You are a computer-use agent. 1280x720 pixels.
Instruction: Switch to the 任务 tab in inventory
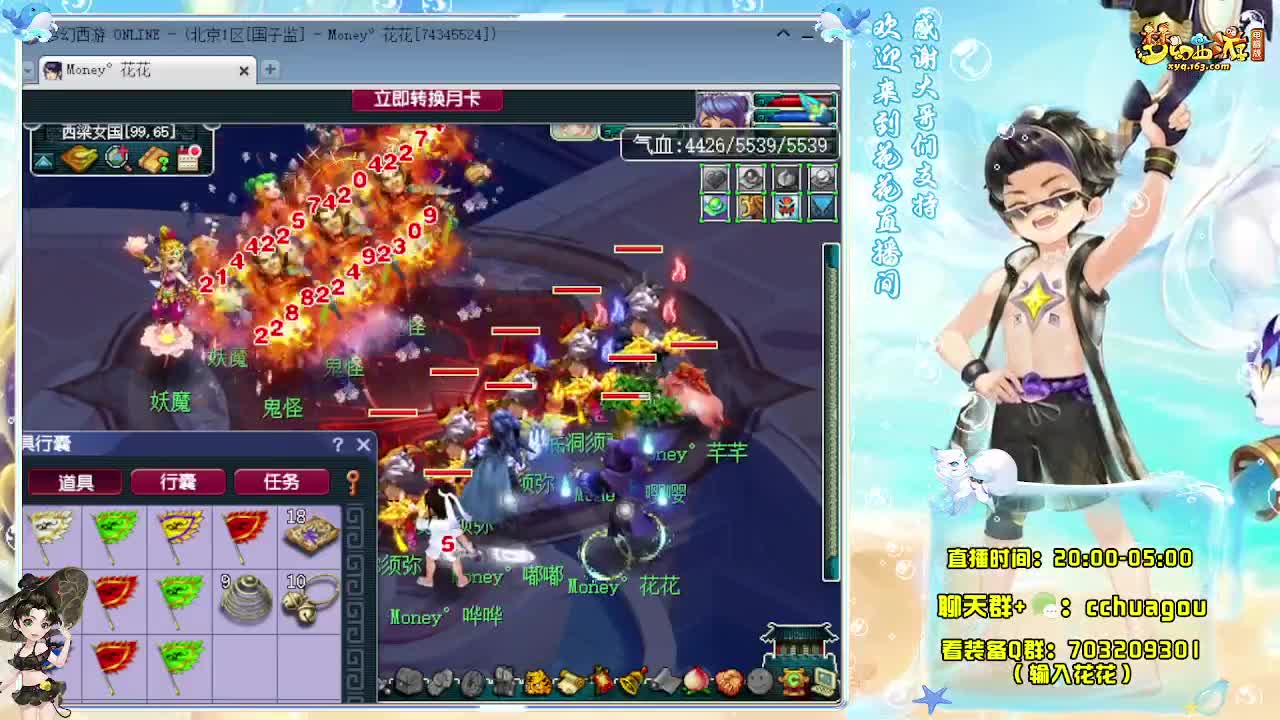[283, 481]
